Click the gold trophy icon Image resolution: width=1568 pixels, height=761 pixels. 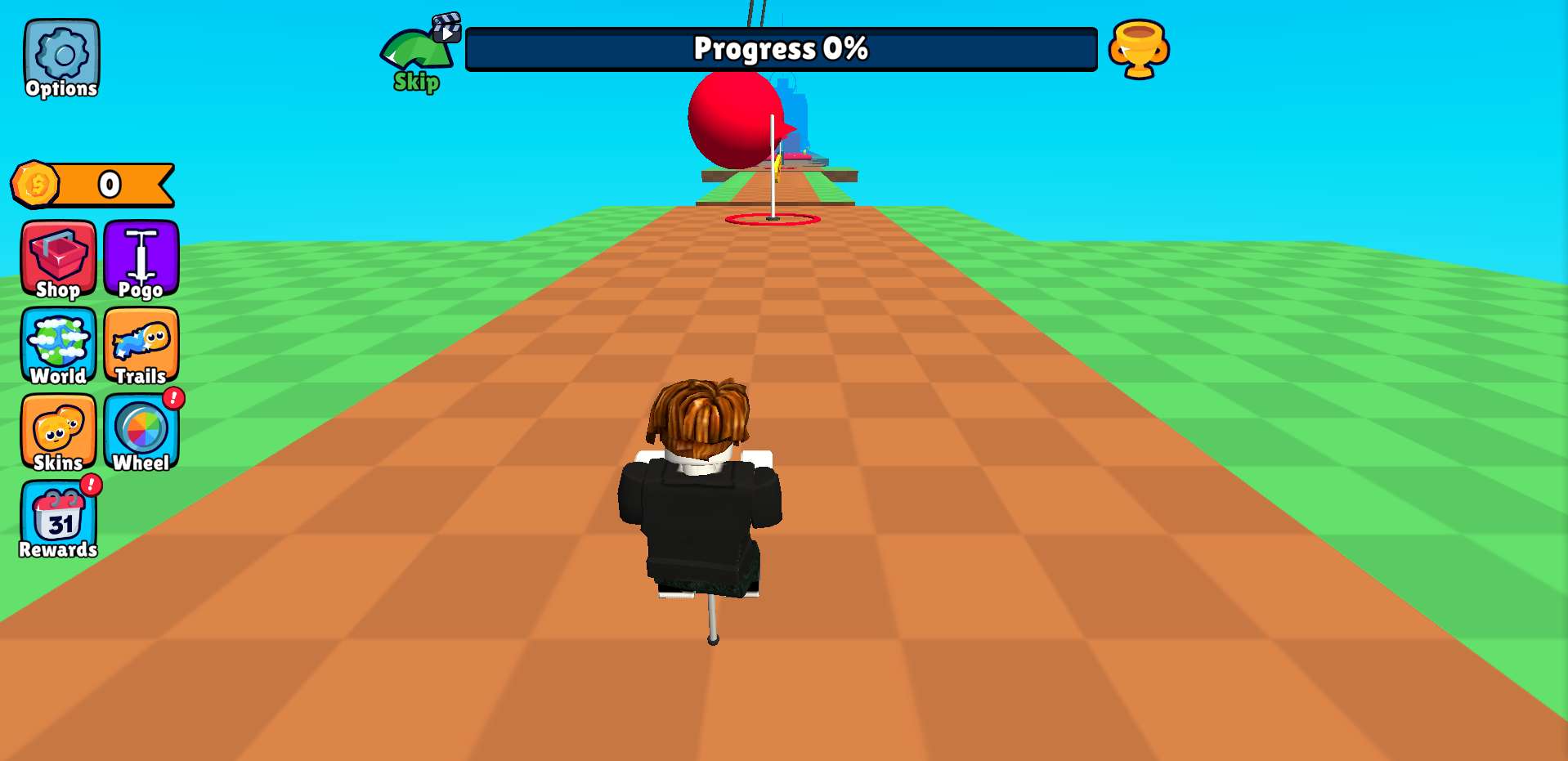(1138, 49)
